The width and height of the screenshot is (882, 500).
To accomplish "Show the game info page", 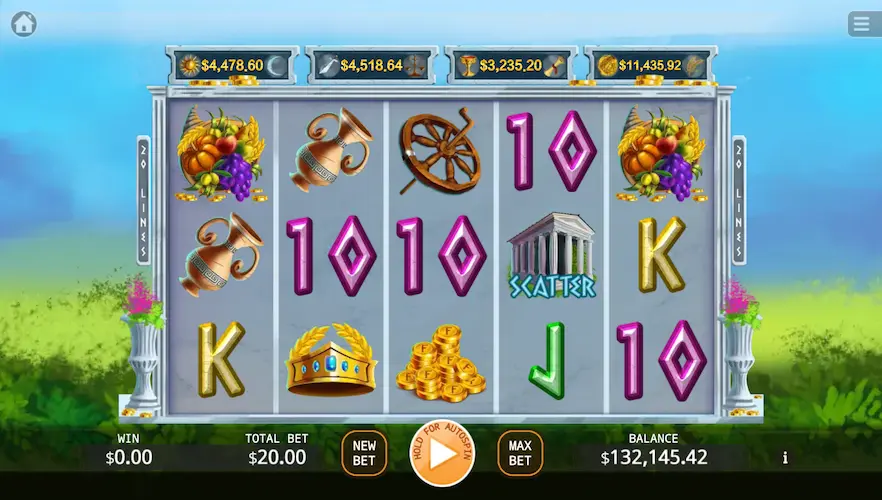I will pos(785,458).
